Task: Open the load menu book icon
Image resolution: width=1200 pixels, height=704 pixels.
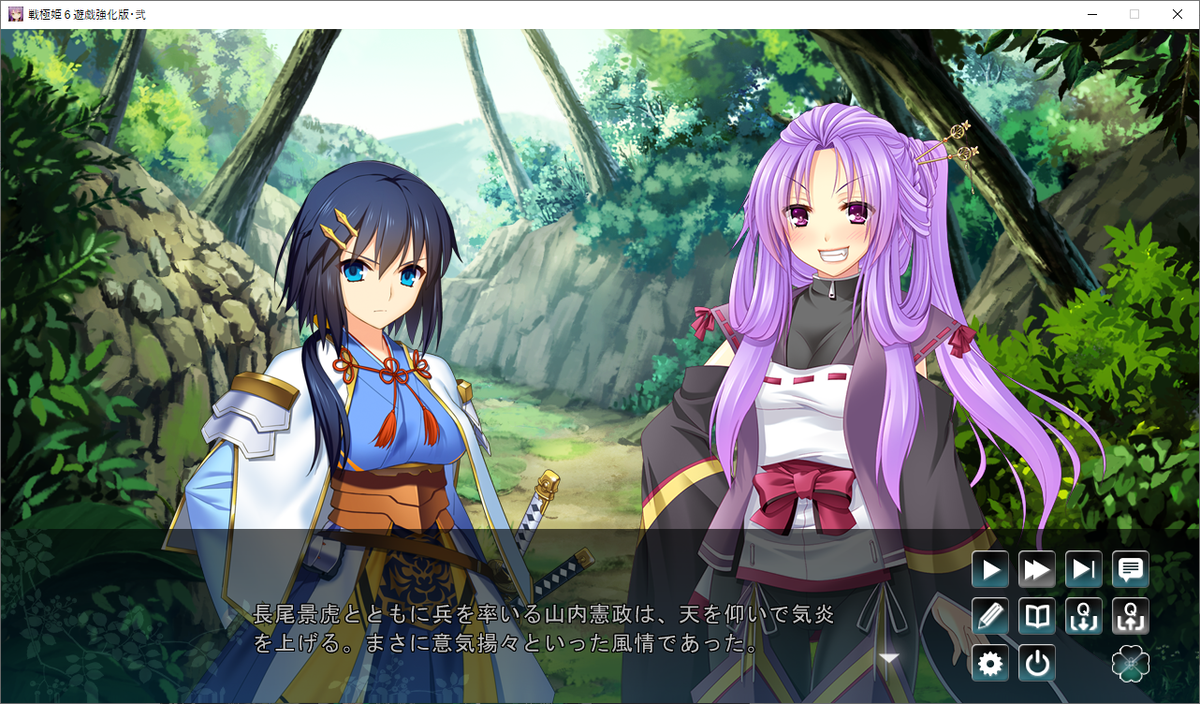Action: point(1037,616)
